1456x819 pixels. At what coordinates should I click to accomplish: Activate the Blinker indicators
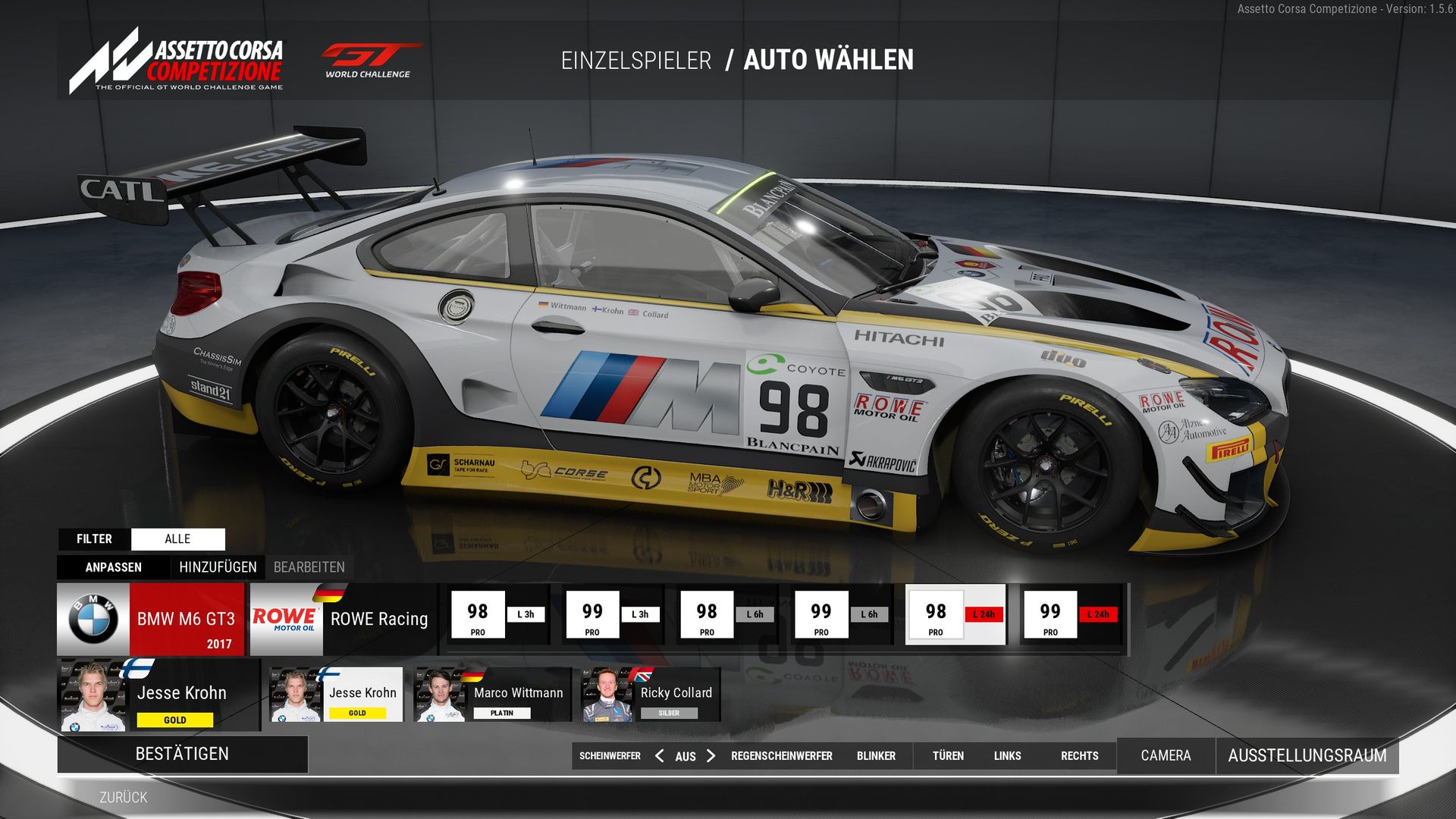pos(876,755)
